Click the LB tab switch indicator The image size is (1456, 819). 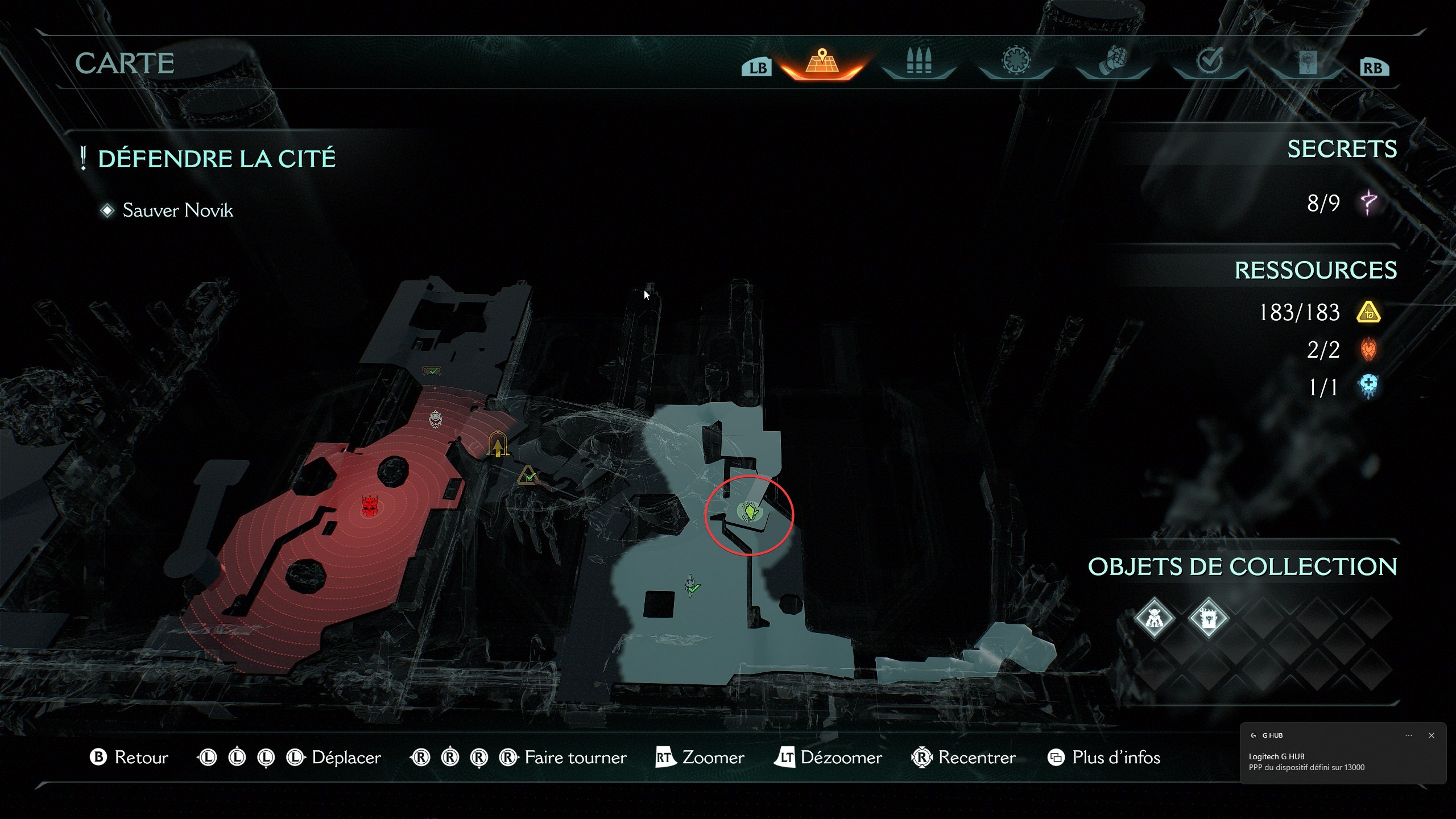coord(758,67)
